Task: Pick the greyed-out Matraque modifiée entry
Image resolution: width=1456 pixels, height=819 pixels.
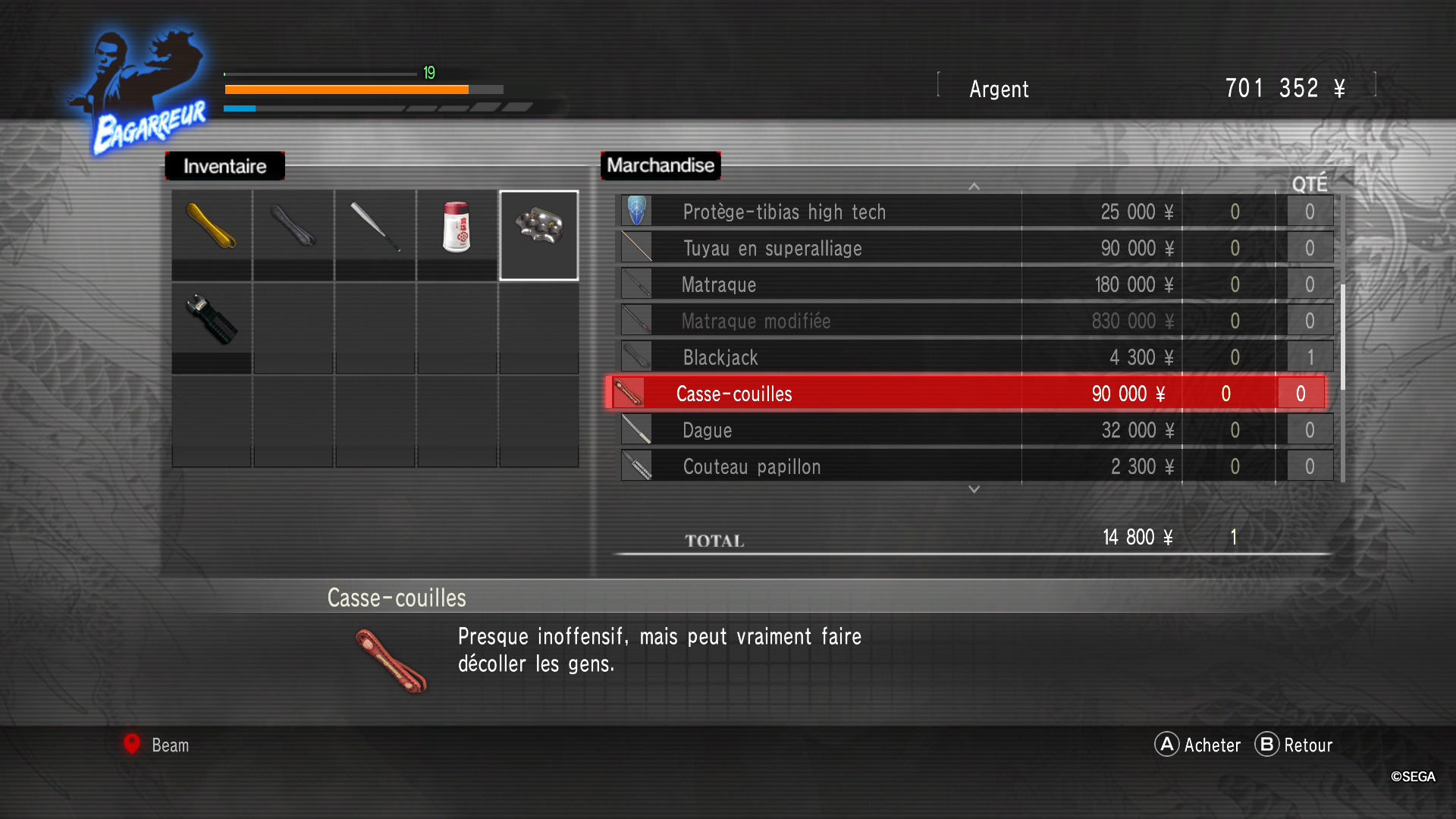Action: 756,322
